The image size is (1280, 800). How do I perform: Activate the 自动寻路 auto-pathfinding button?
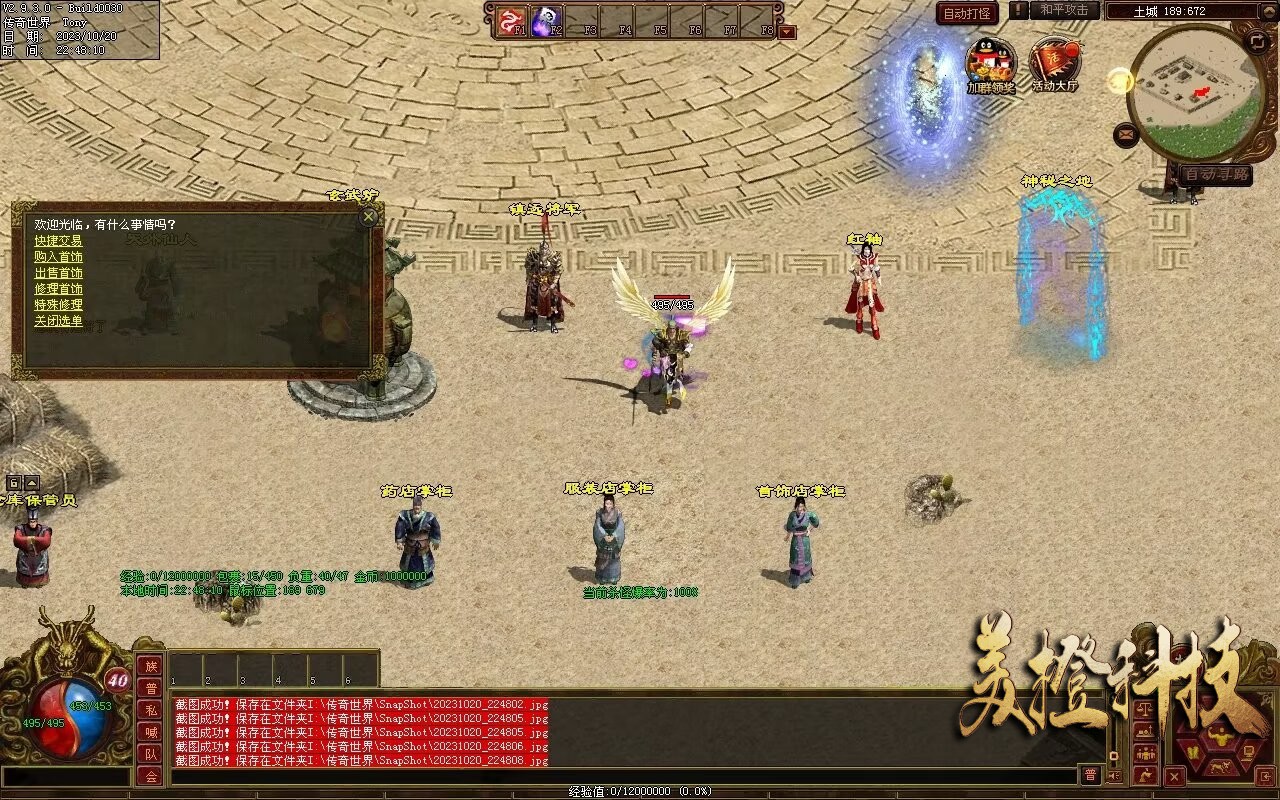(1215, 174)
